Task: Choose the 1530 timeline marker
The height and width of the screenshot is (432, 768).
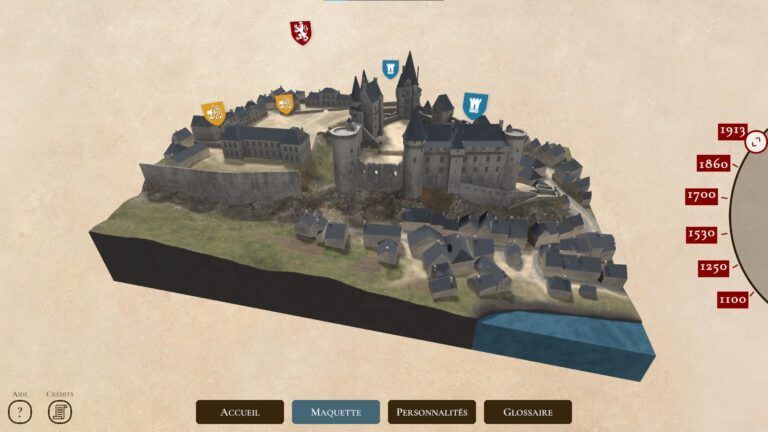Action: coord(701,235)
